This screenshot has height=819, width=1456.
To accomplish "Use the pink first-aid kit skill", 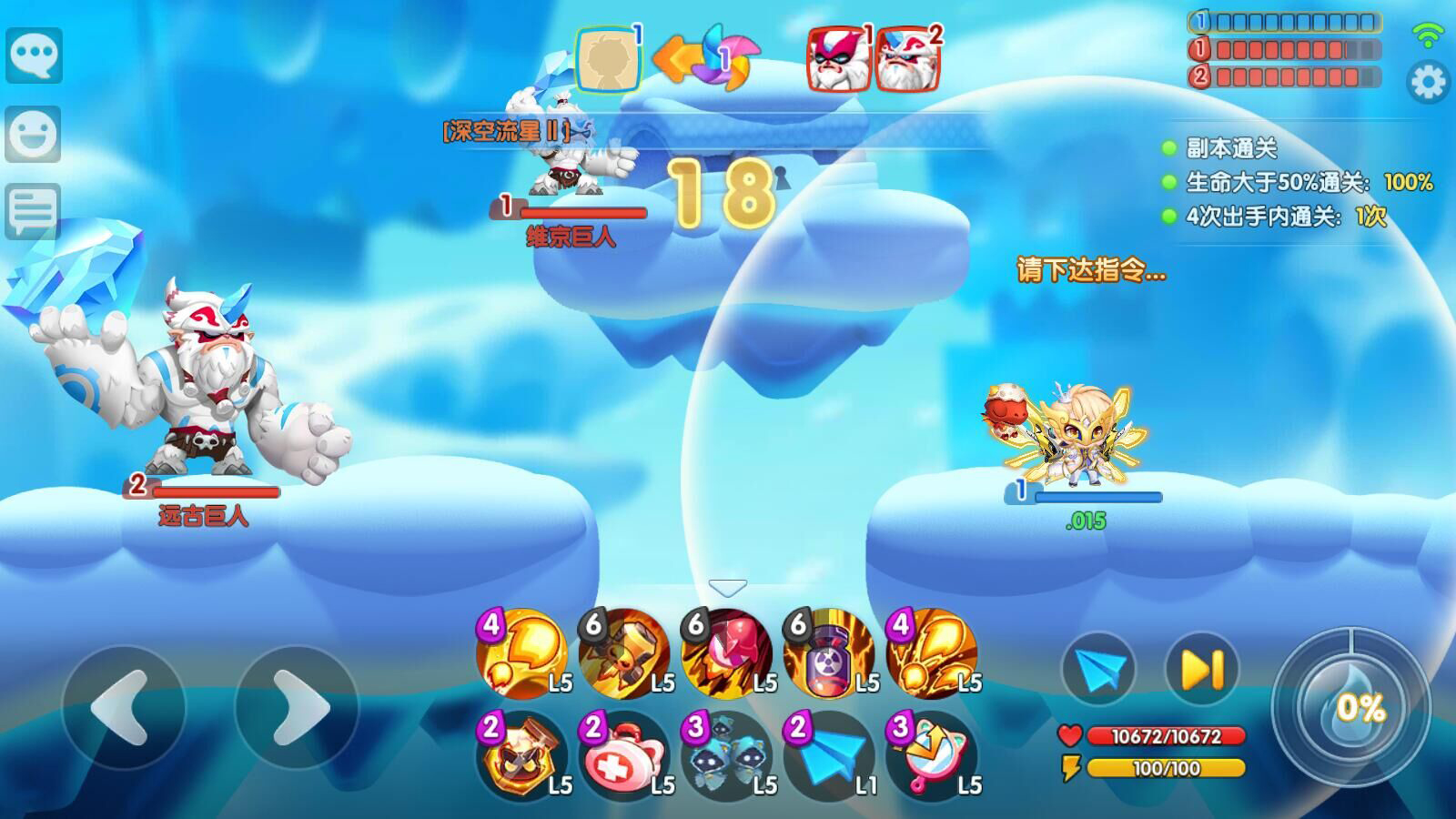I will pos(624,756).
